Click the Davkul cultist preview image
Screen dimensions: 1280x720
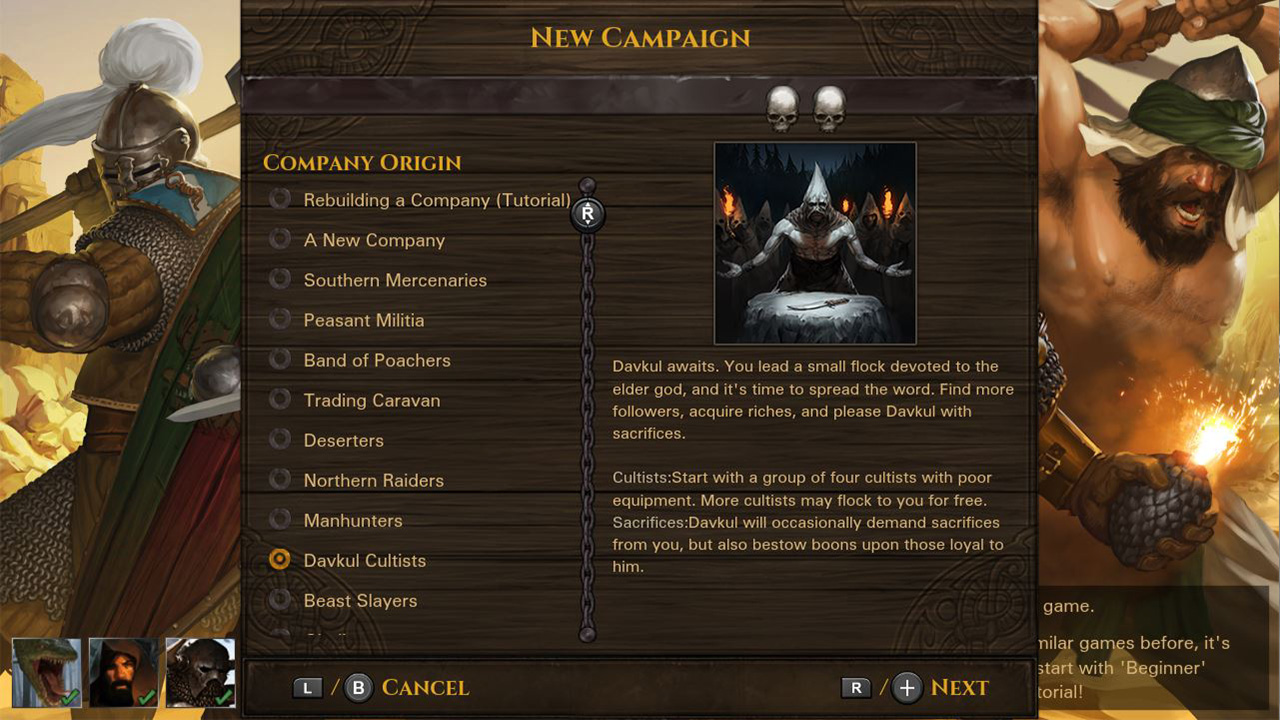point(815,241)
